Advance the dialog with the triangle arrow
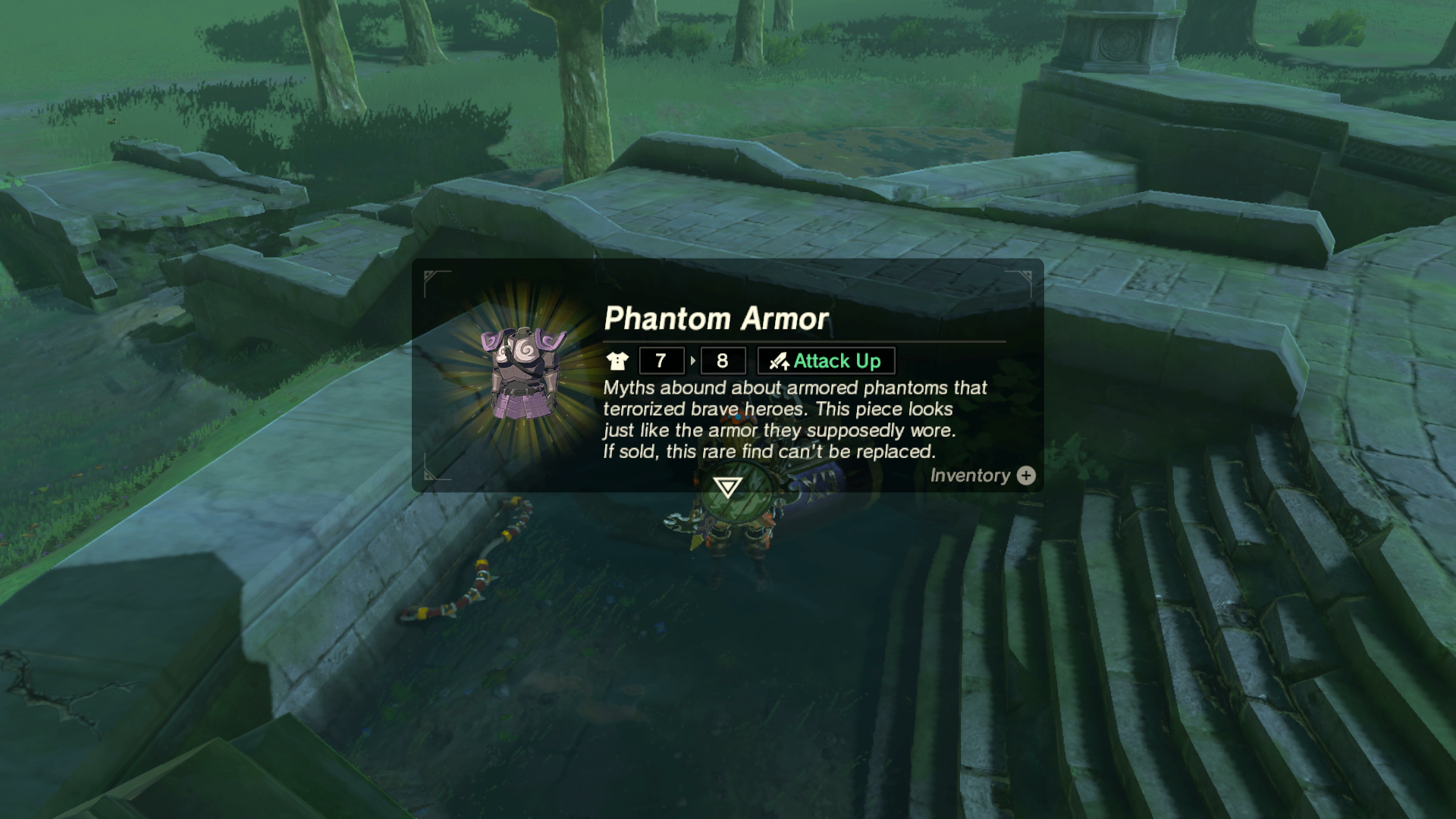 [x=727, y=487]
